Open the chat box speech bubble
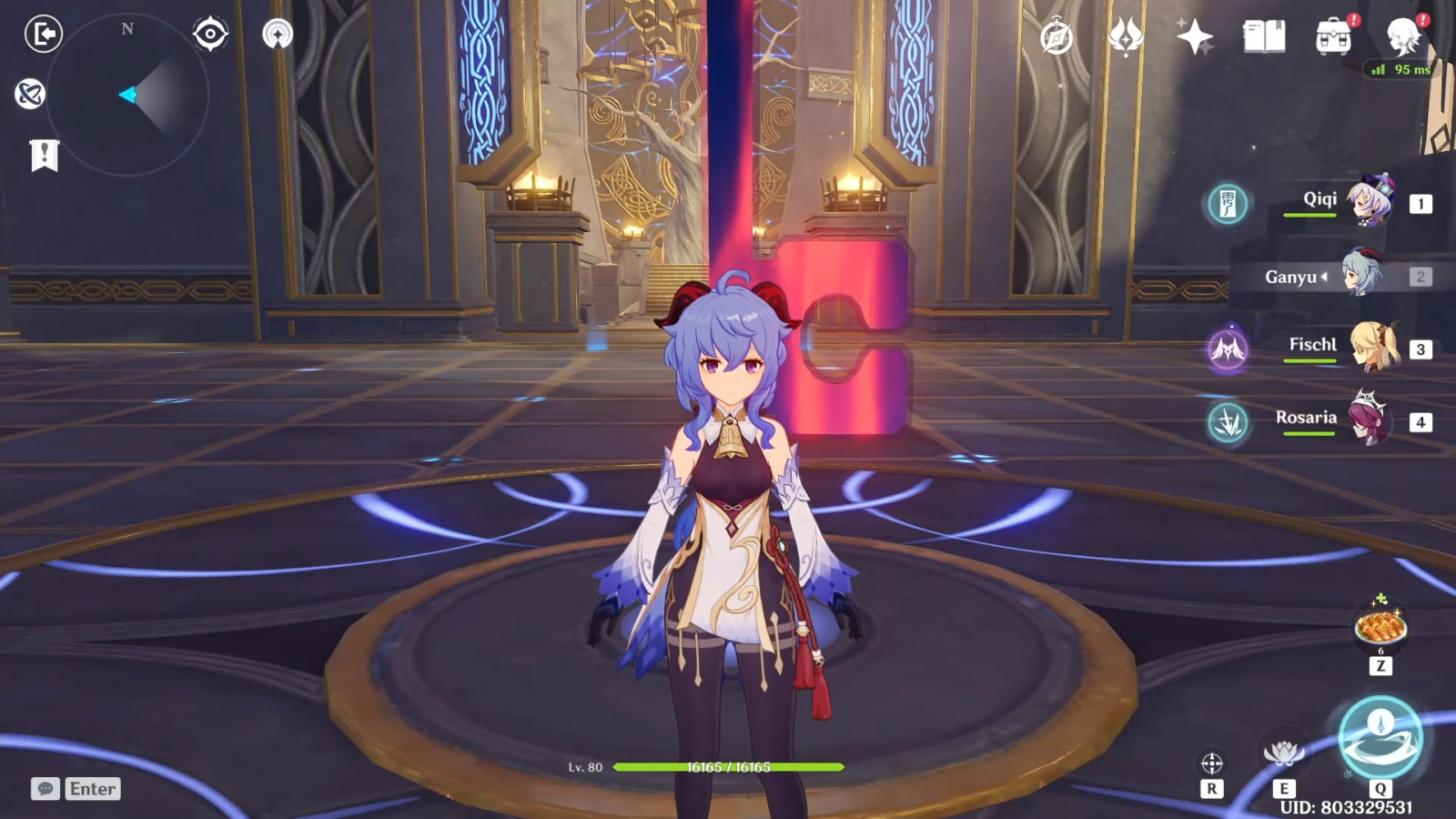The image size is (1456, 819). (x=45, y=788)
